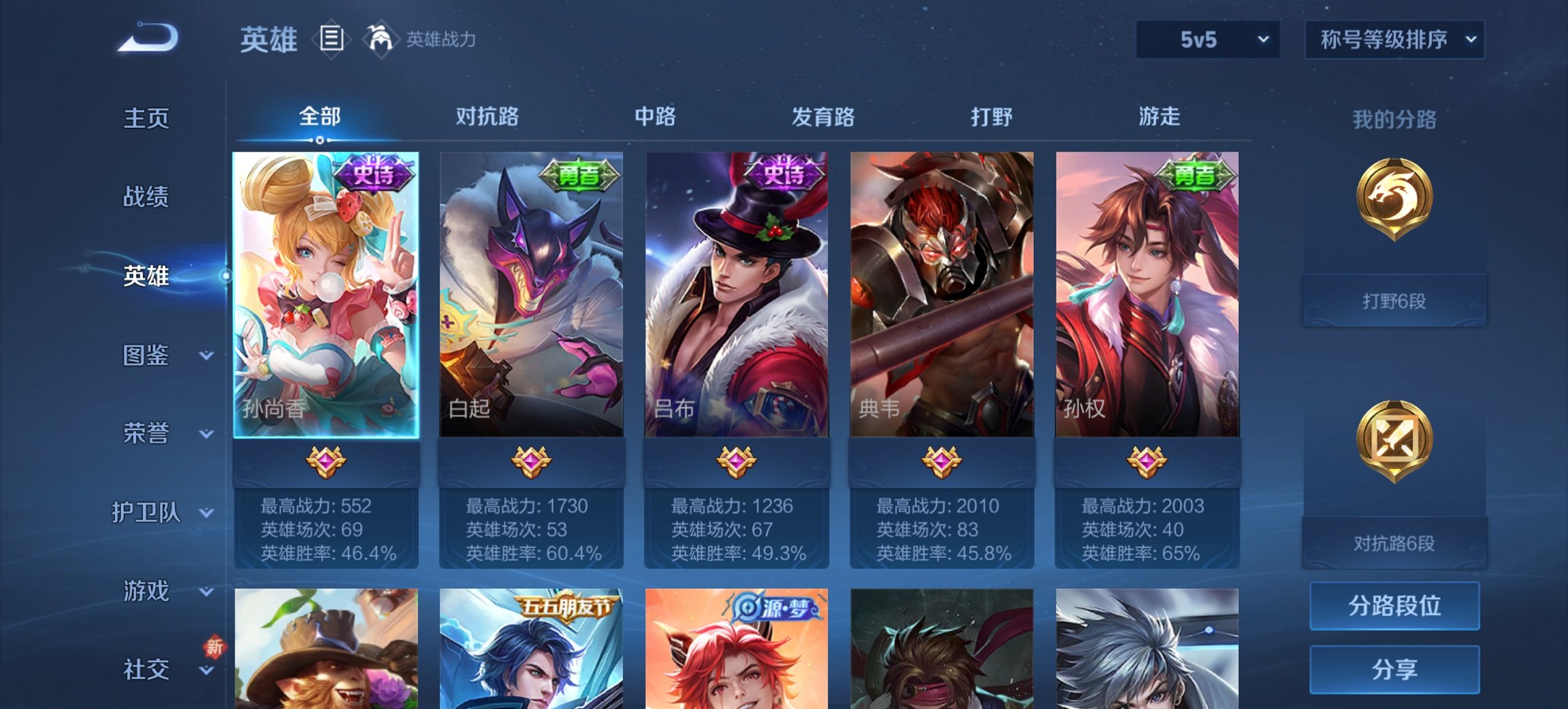This screenshot has width=1568, height=709.
Task: Click the 对抗路6段 lane rank emblem
Action: pyautogui.click(x=1394, y=444)
